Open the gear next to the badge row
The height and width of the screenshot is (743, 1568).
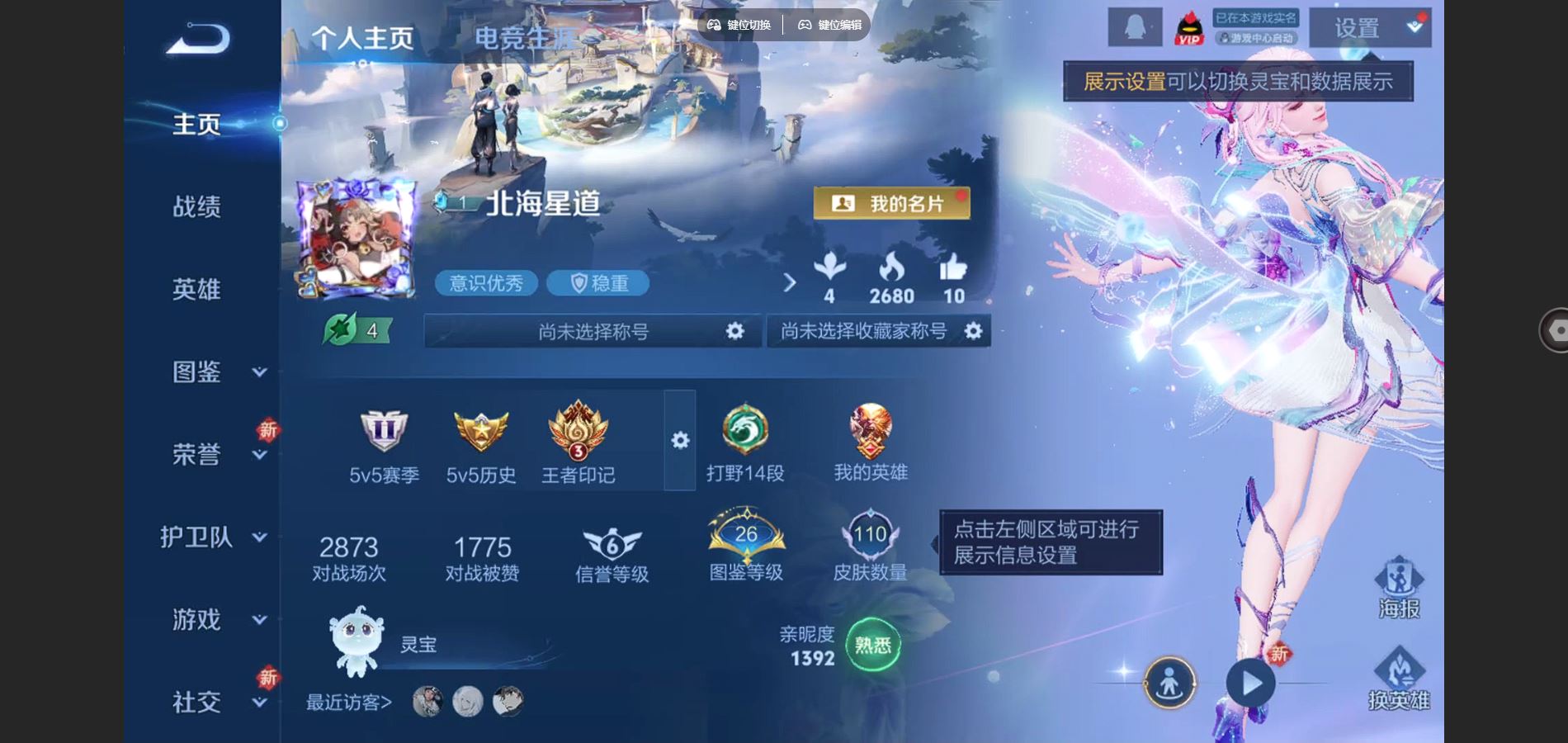(678, 442)
